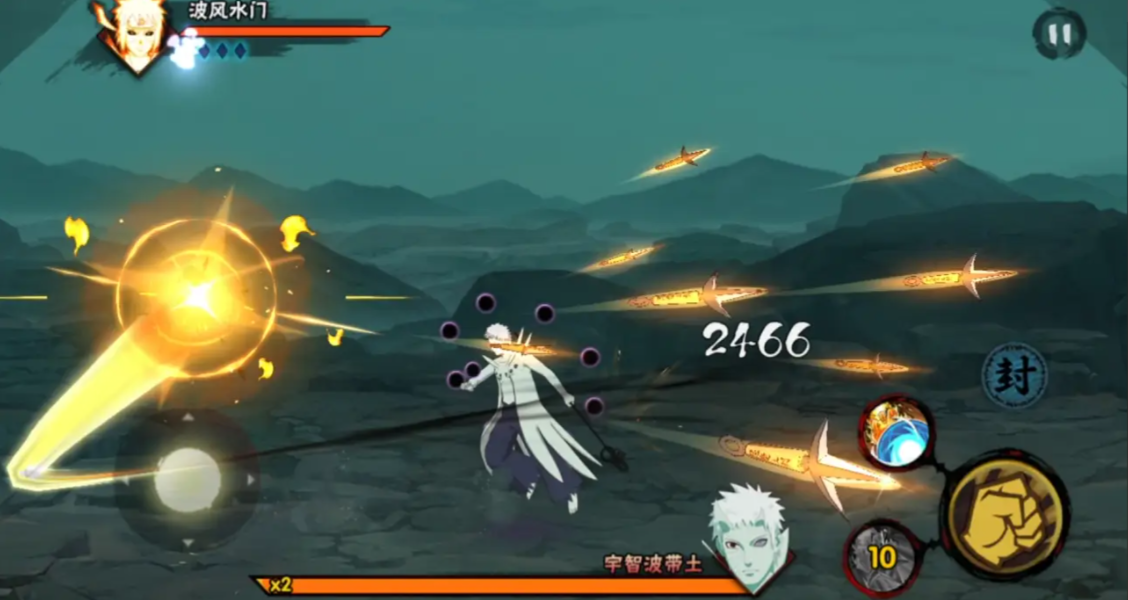Activate the blue Rasengan skill
The height and width of the screenshot is (600, 1128).
pyautogui.click(x=895, y=433)
